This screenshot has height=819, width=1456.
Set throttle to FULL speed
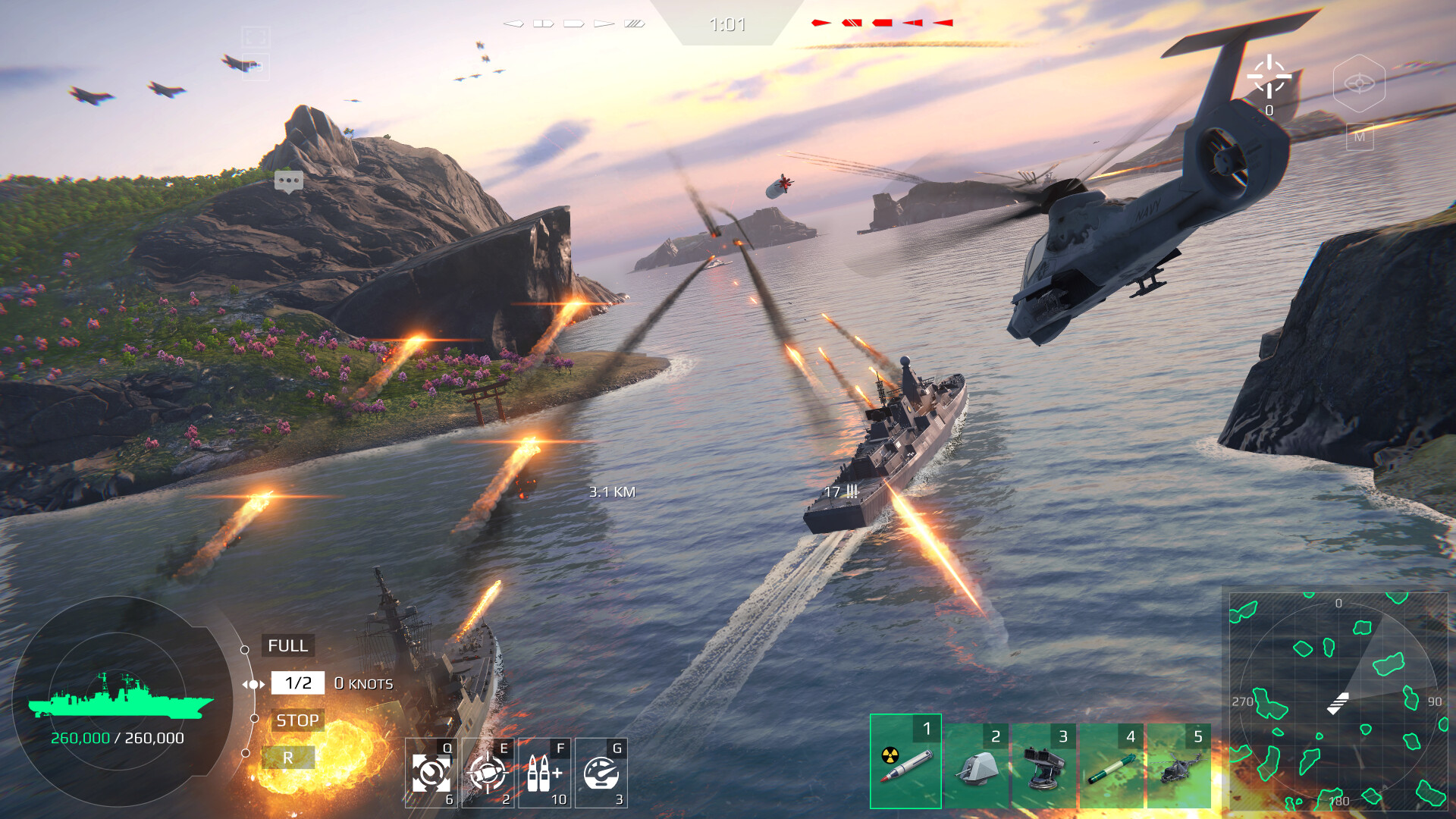click(287, 645)
